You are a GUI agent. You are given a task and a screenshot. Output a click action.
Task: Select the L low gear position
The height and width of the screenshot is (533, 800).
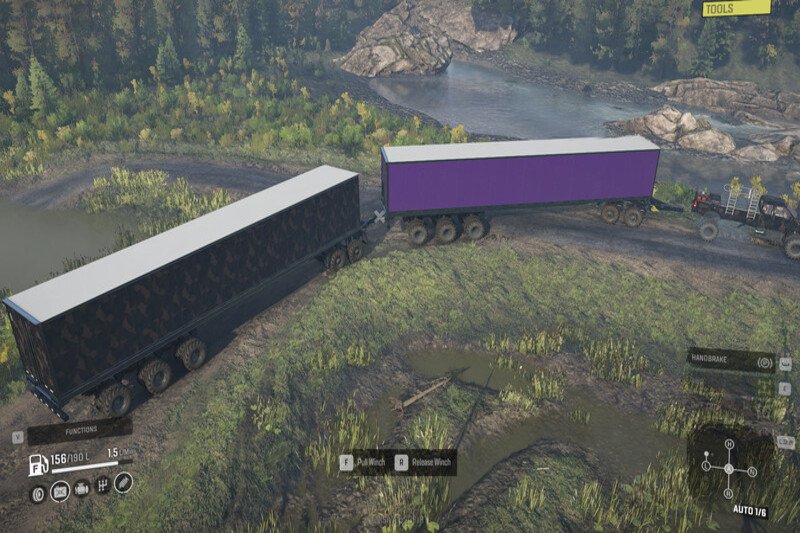pos(707,465)
